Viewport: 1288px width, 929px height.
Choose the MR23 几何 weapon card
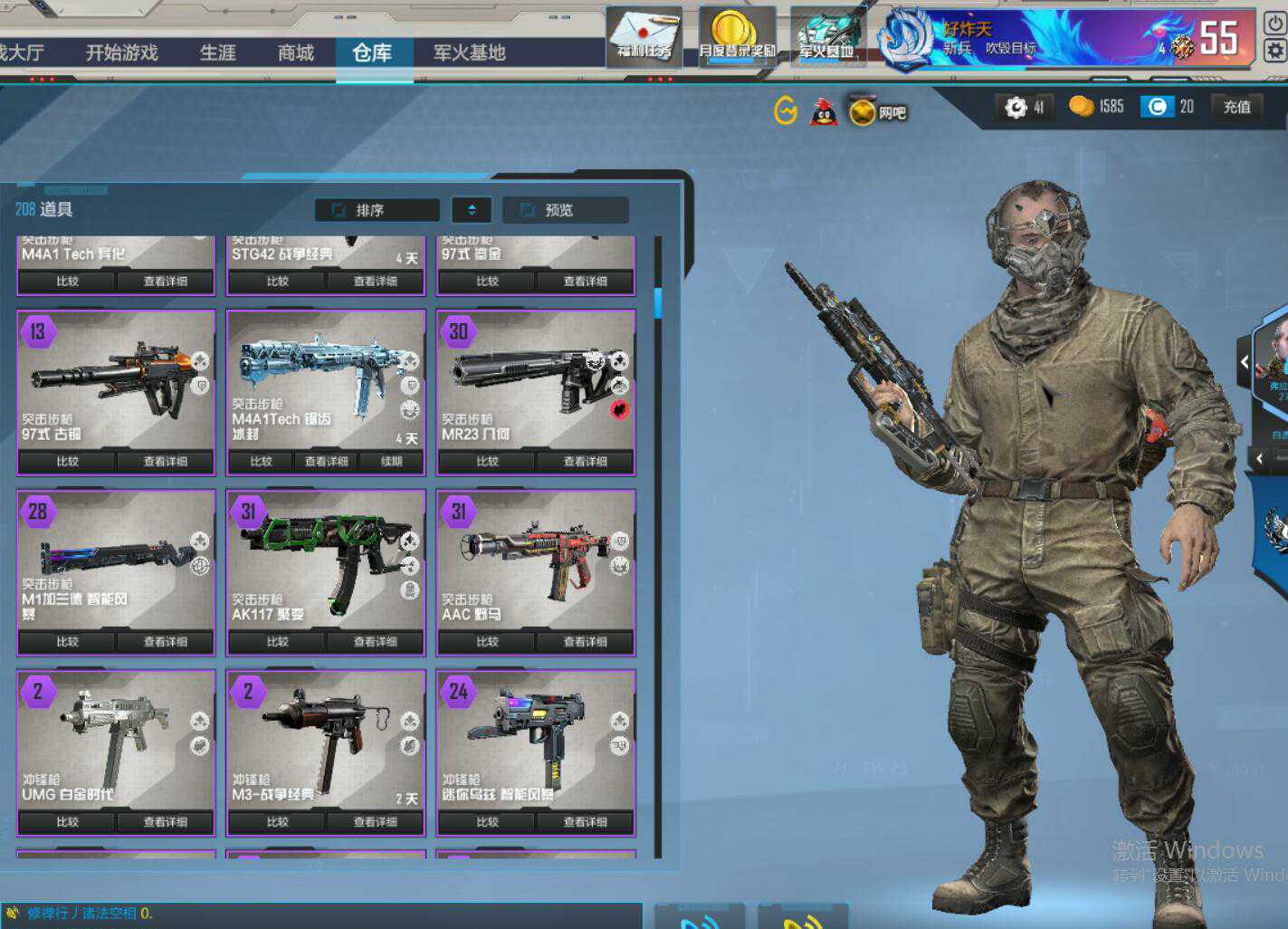[x=536, y=380]
